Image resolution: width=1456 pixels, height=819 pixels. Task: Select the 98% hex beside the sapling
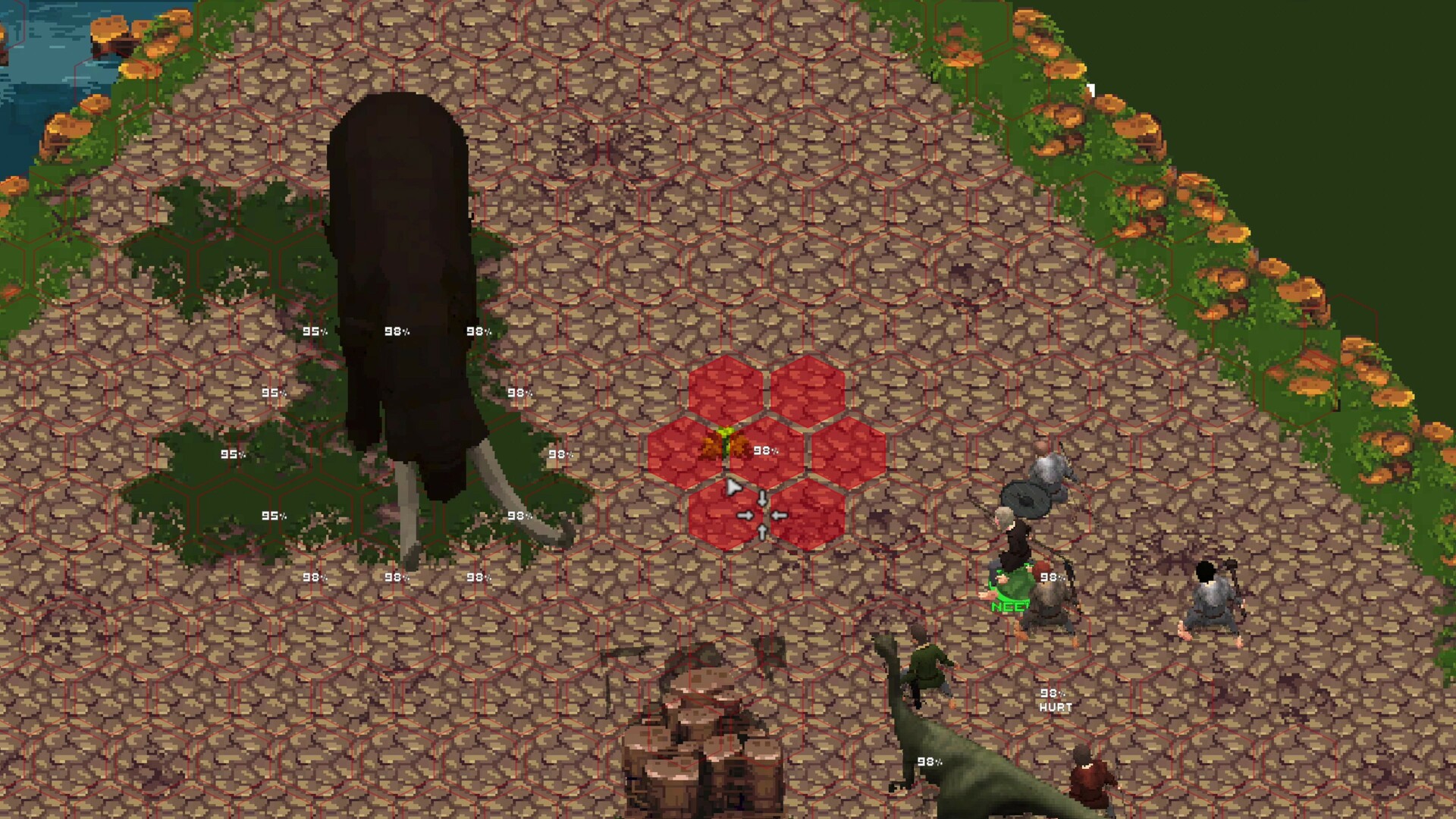coord(766,450)
